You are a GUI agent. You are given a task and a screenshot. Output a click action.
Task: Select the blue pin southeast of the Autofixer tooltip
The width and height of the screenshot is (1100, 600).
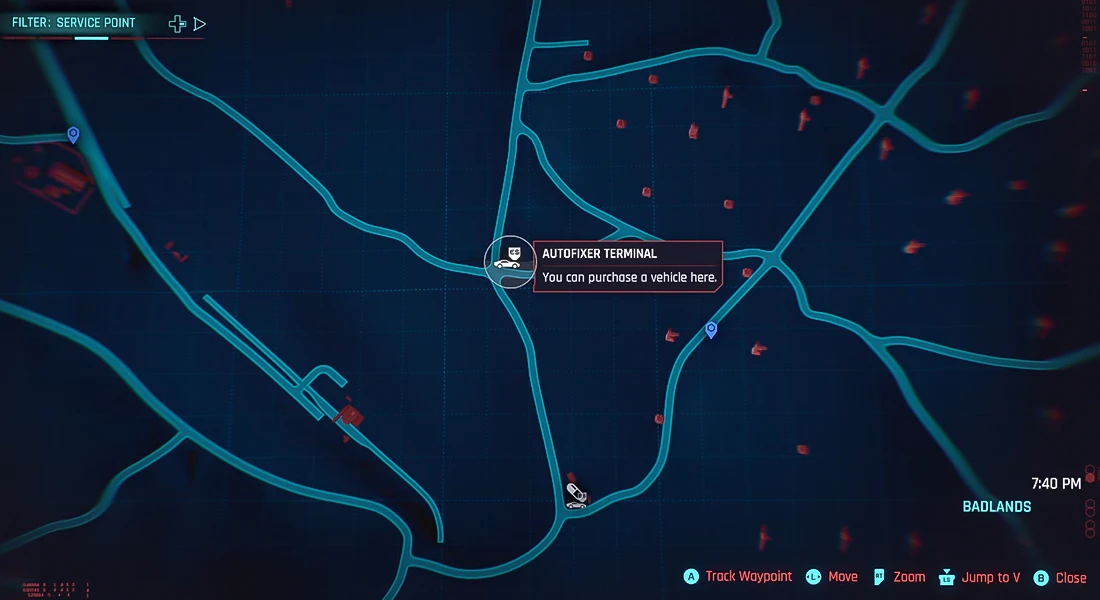pos(711,329)
